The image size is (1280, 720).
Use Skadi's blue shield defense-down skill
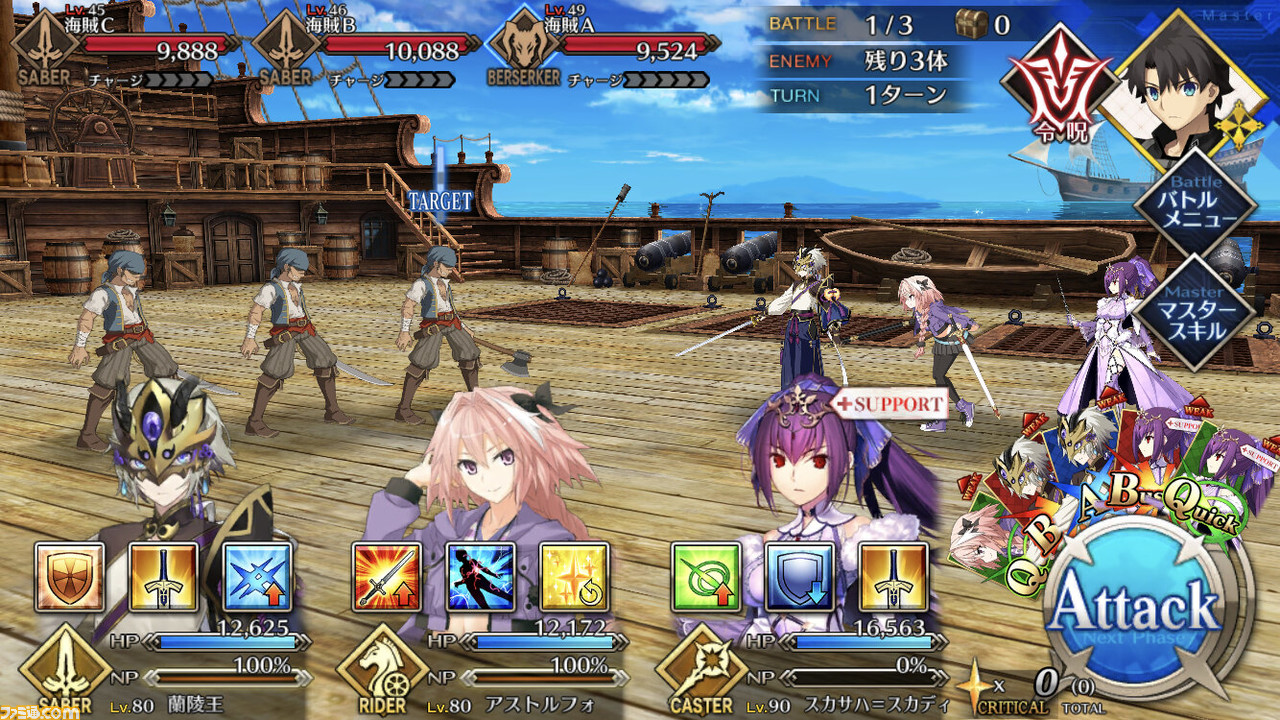click(799, 577)
